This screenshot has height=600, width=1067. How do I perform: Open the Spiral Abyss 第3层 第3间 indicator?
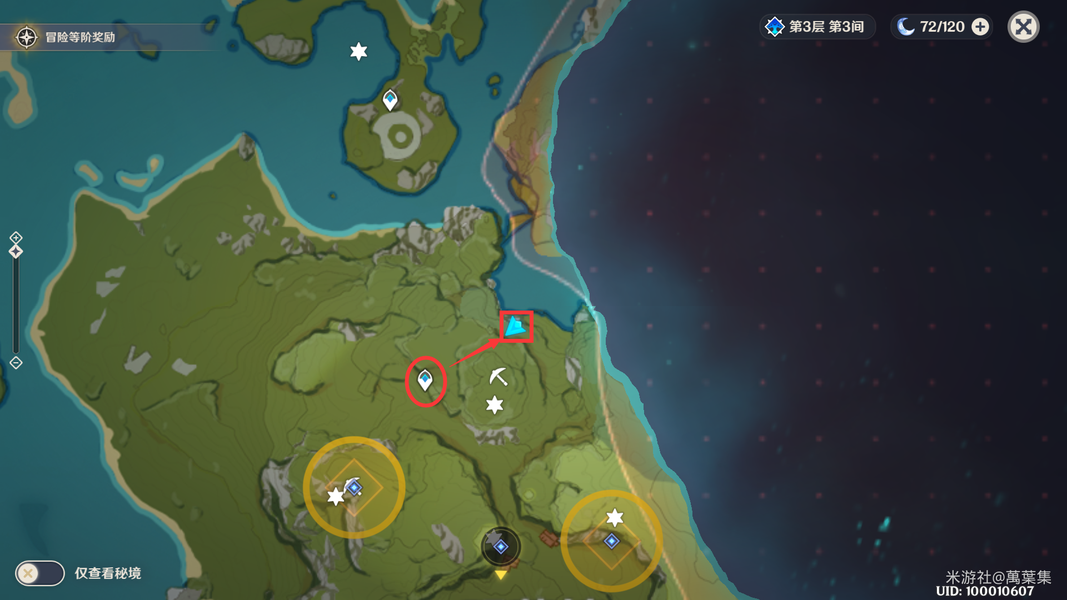tap(817, 27)
